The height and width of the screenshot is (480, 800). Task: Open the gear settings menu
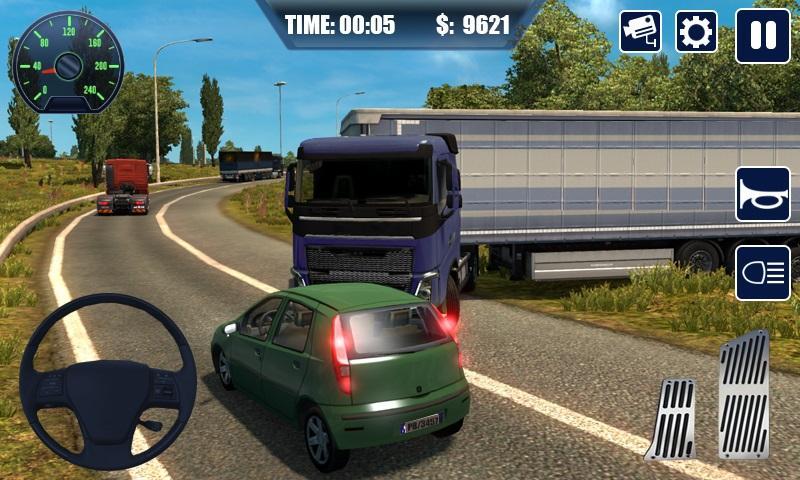(x=696, y=33)
